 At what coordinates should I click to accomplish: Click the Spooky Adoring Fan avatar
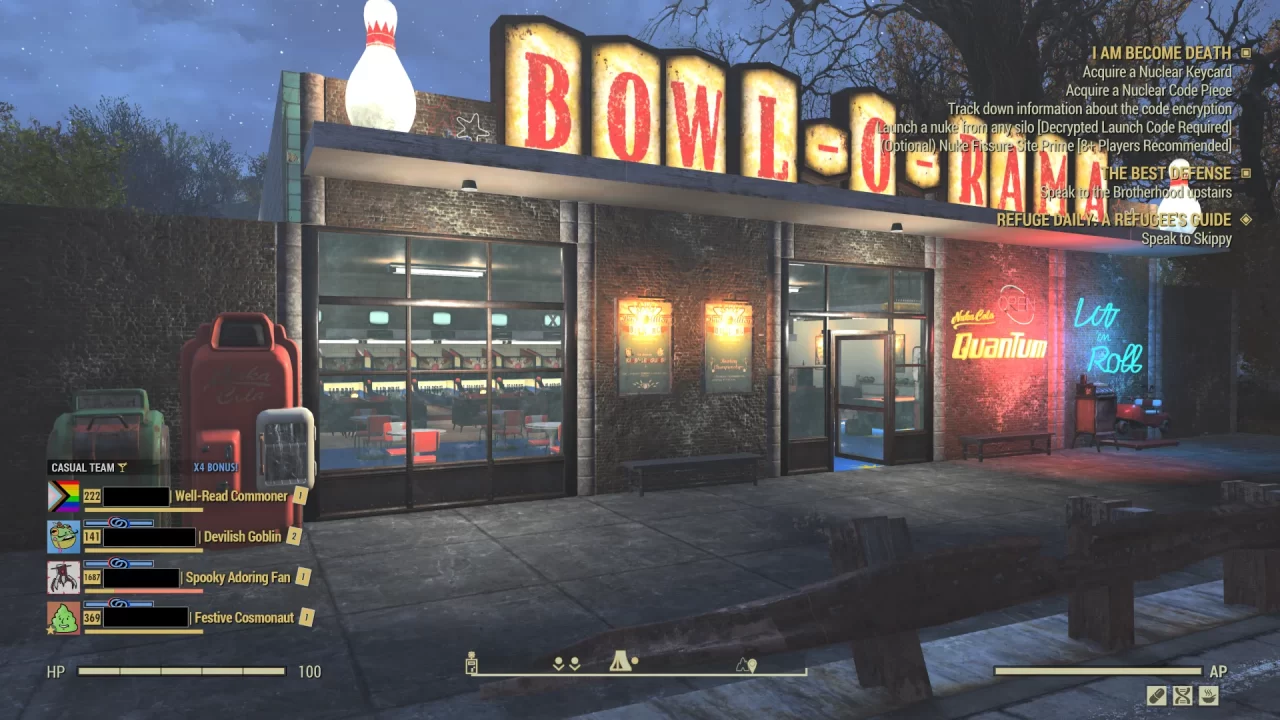click(62, 577)
